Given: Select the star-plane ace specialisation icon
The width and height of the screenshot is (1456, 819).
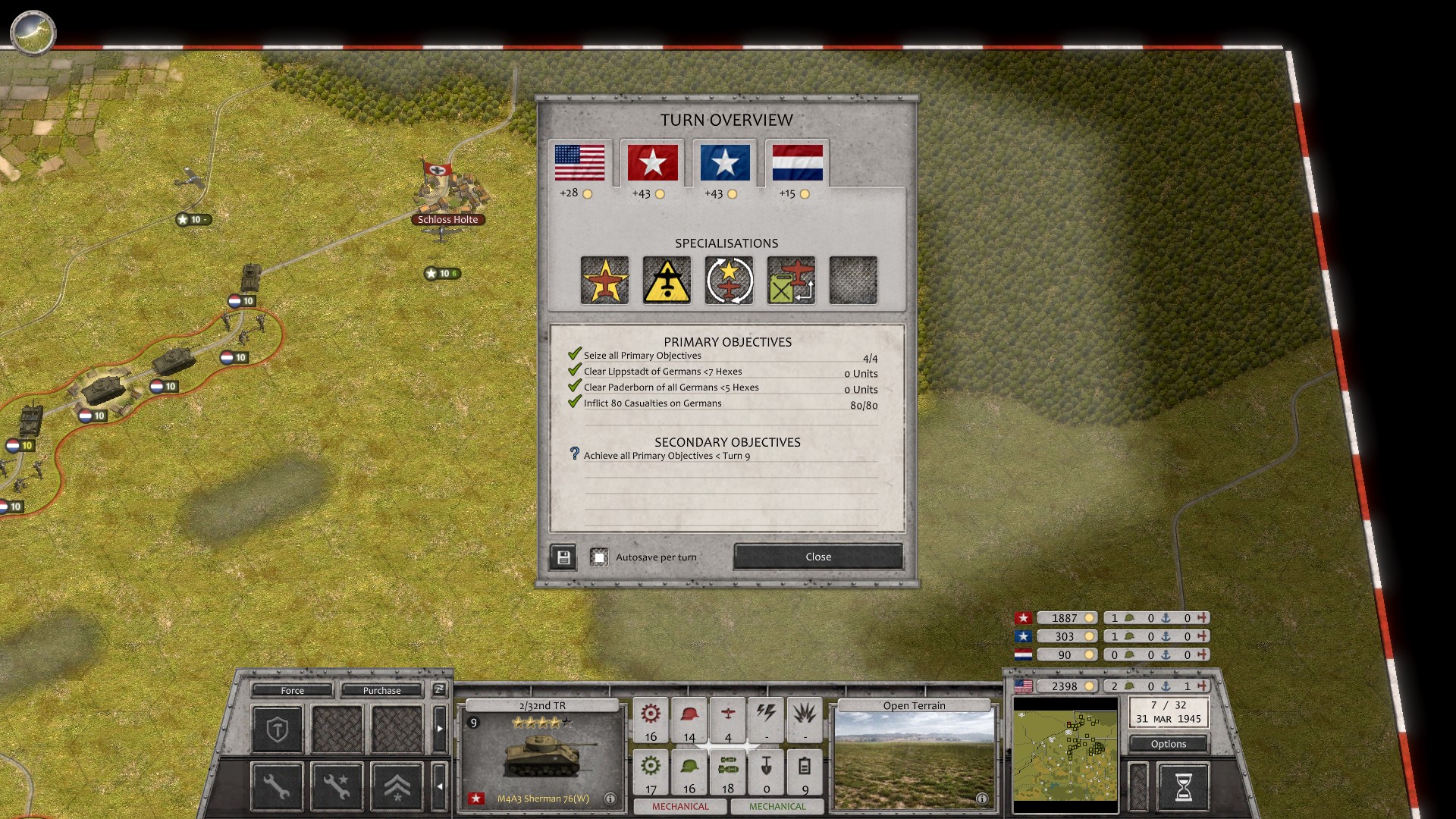Looking at the screenshot, I should pos(604,280).
